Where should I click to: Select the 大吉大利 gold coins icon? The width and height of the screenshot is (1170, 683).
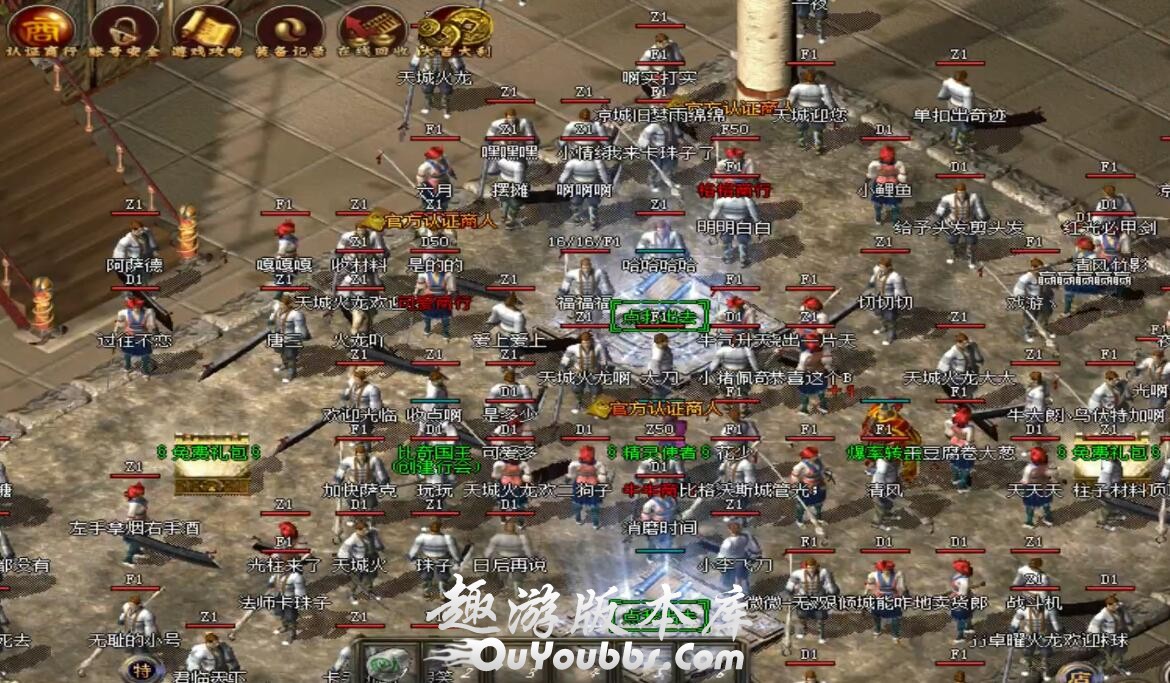coord(454,28)
